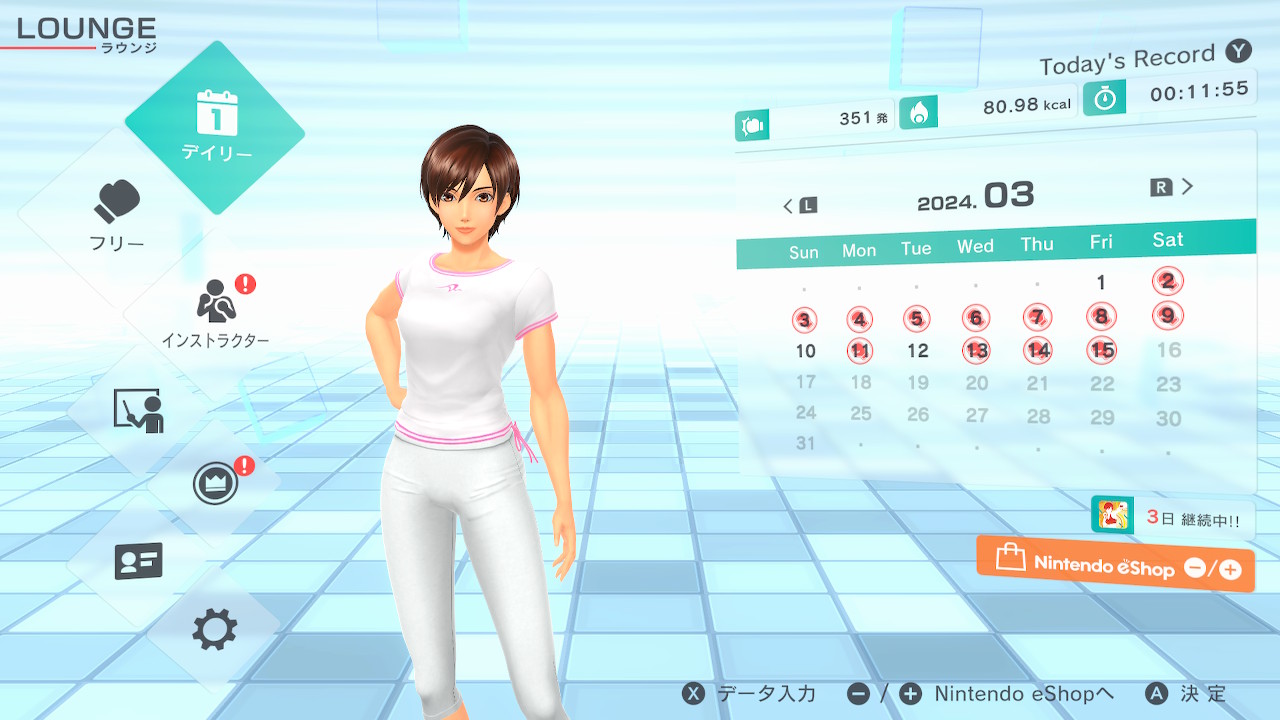Screen dimensions: 1280x720
Task: Go to the previous calendar month
Action: tap(799, 206)
